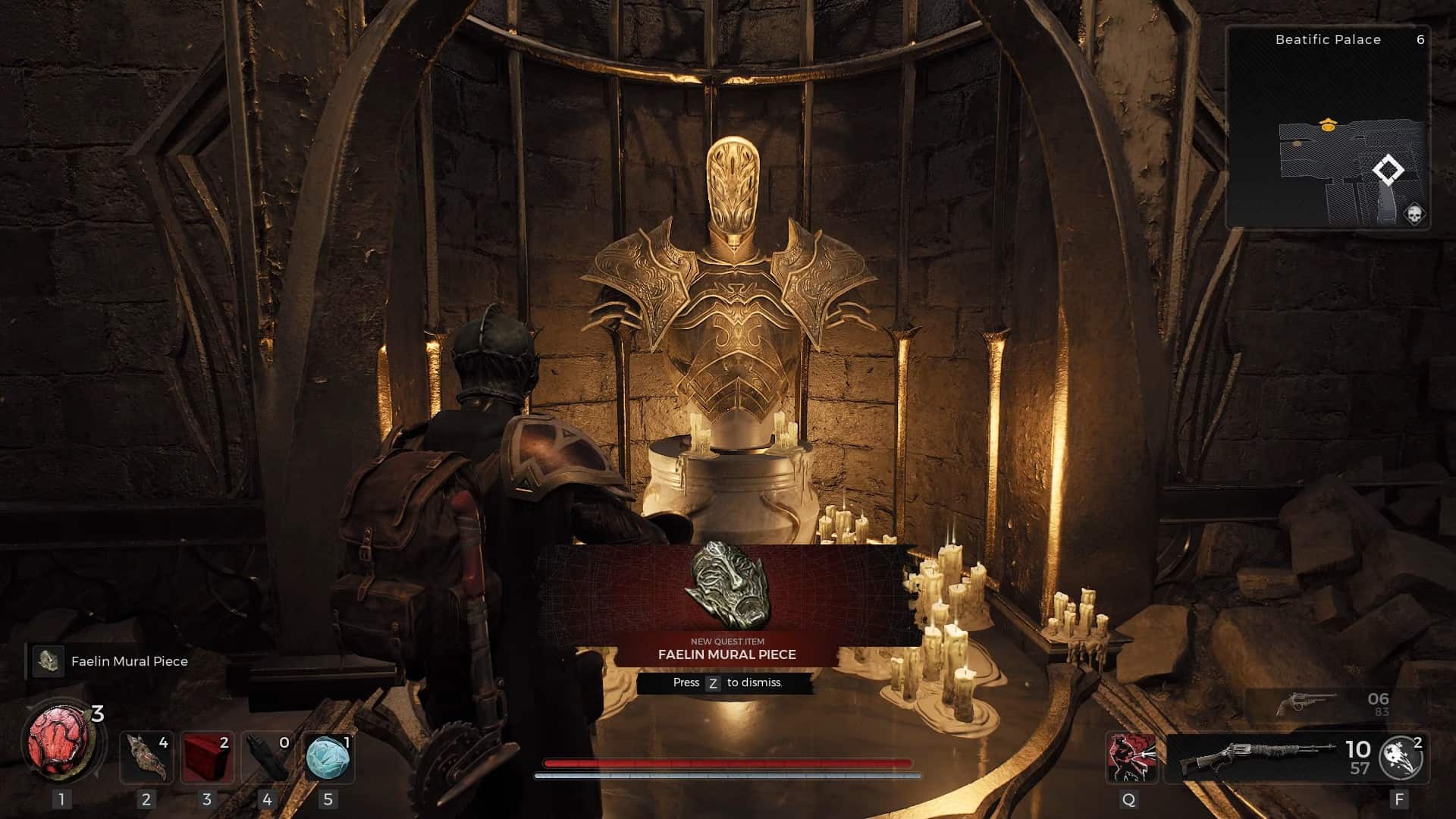This screenshot has width=1456, height=819.
Task: Activate the gunslinger skill icon
Action: pyautogui.click(x=1130, y=758)
